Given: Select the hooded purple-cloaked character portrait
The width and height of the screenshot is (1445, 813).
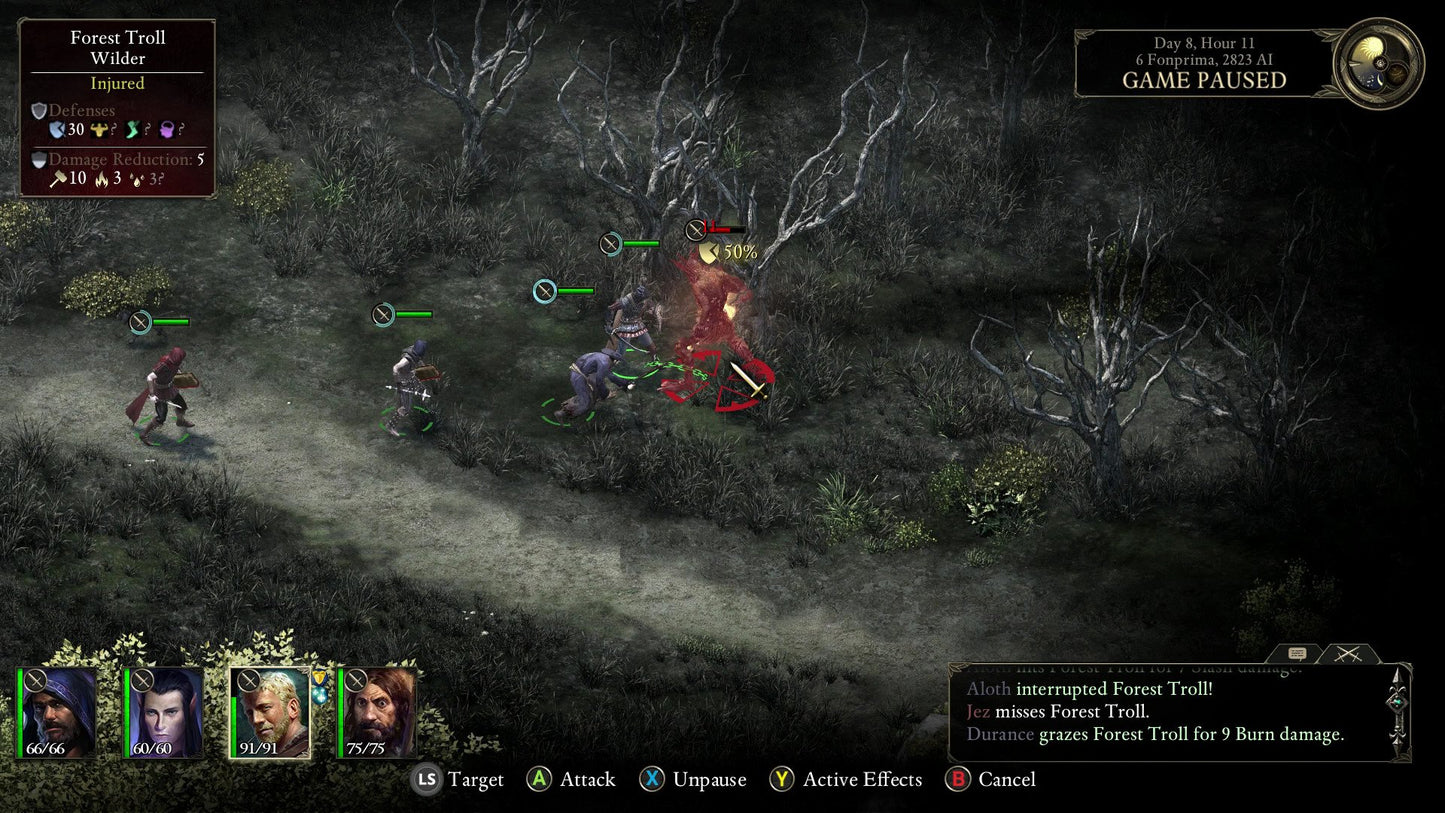Looking at the screenshot, I should (x=59, y=713).
